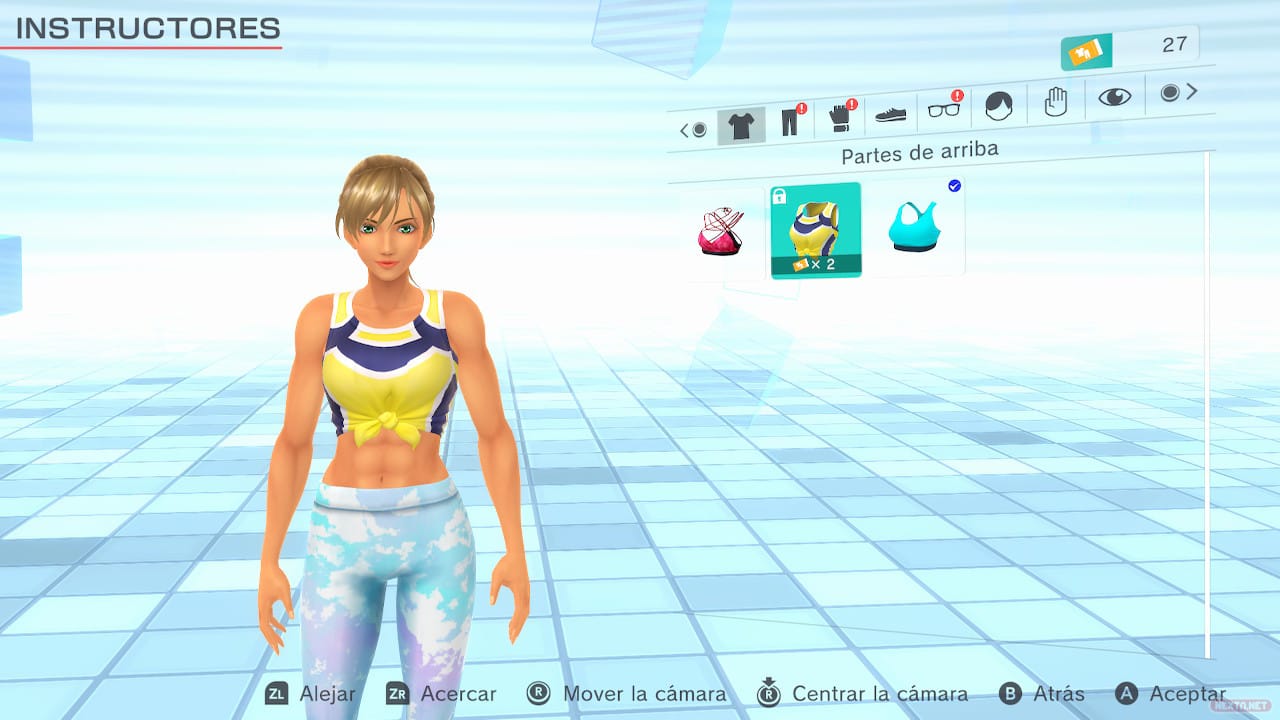Select the pink sports top
Image resolution: width=1280 pixels, height=720 pixels.
click(722, 230)
